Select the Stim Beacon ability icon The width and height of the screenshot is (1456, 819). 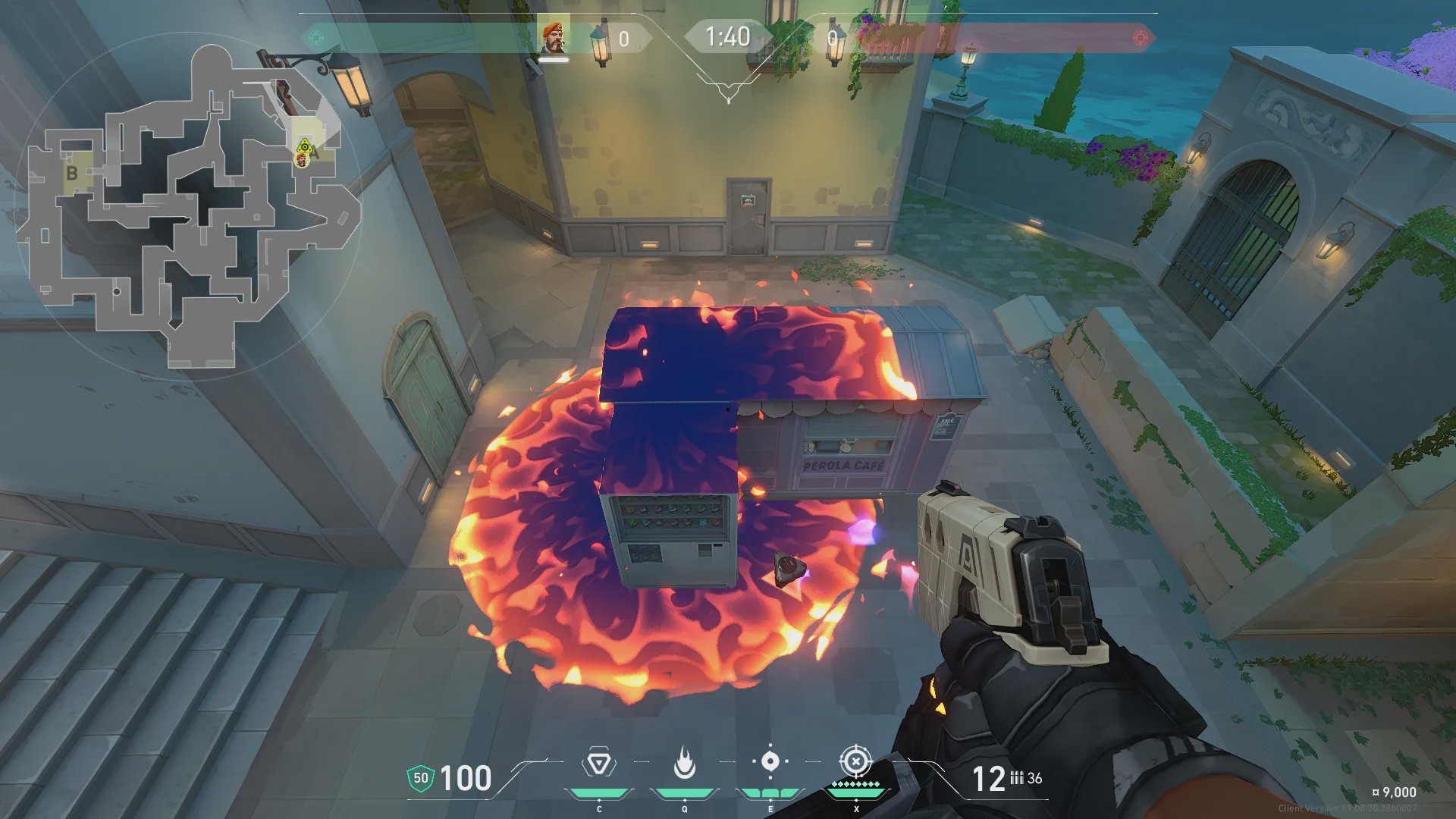pyautogui.click(x=598, y=763)
